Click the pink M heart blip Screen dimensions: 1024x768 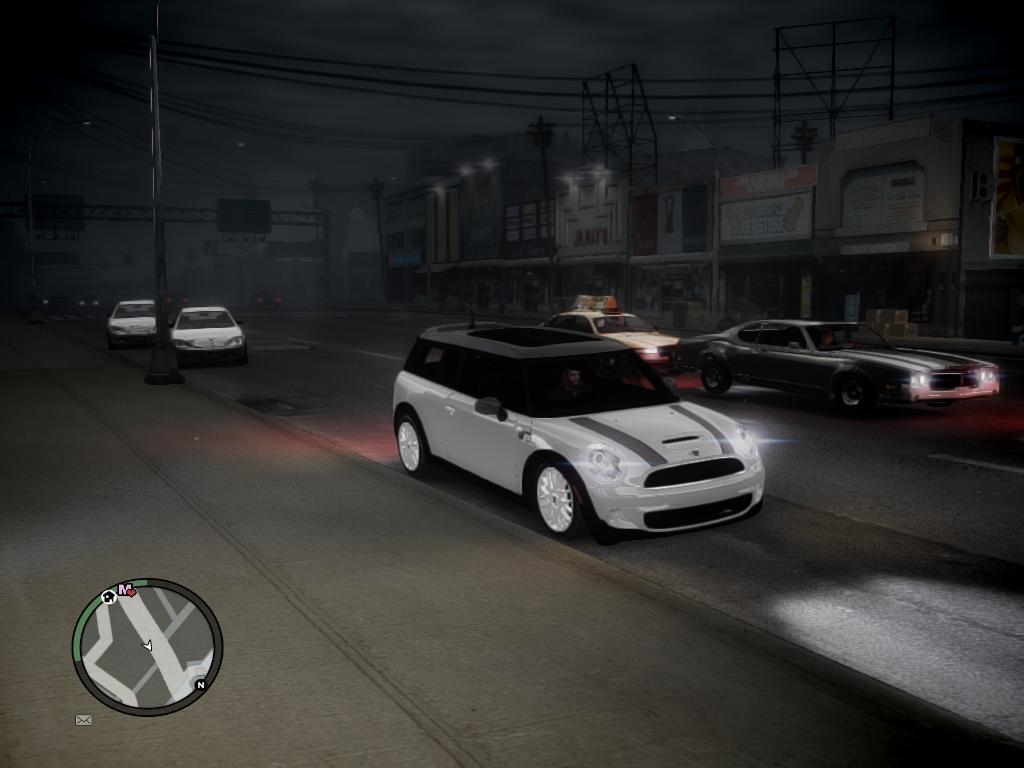127,590
